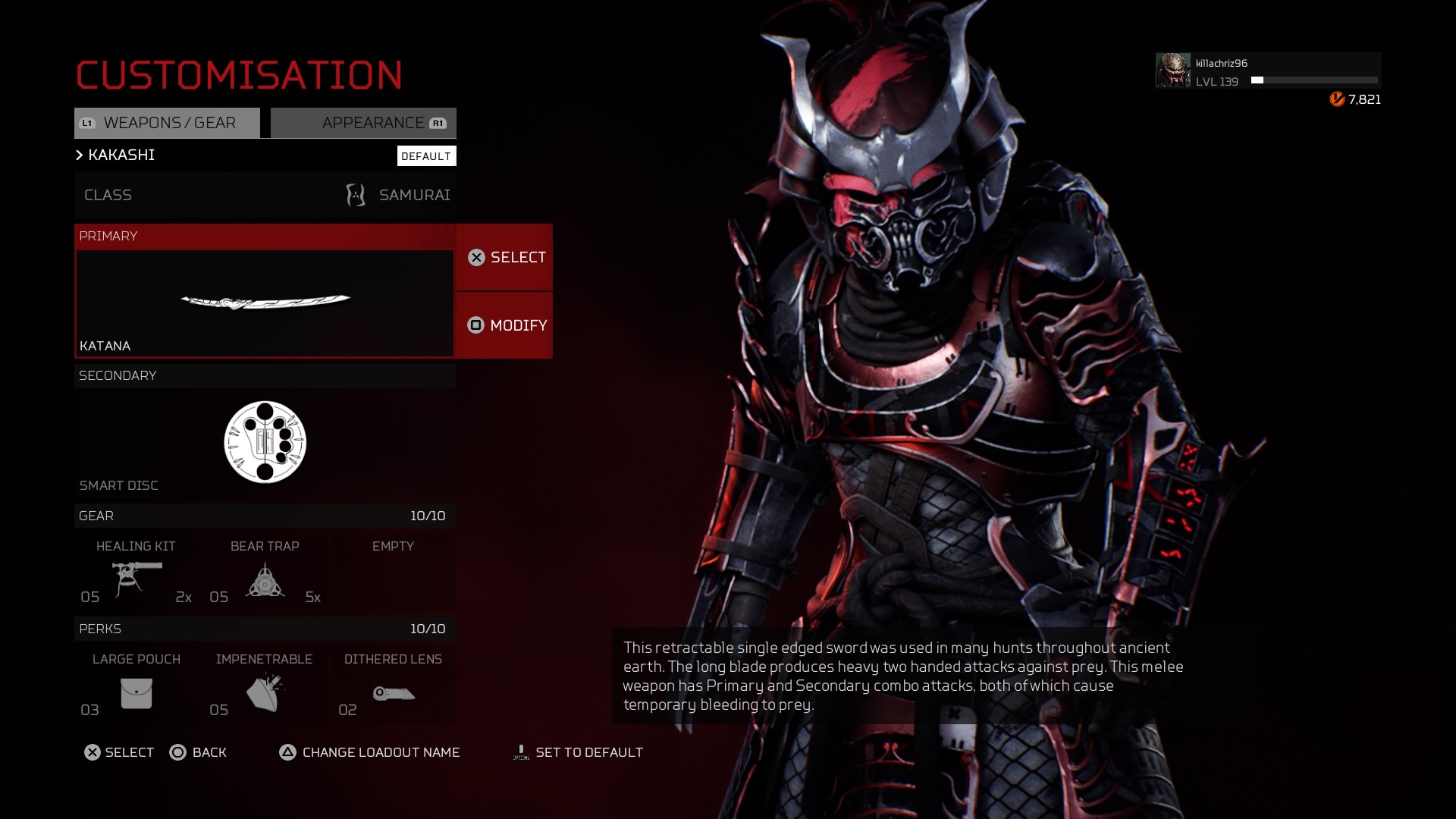Select the Kakashi loadout name row
This screenshot has height=819, width=1456.
tap(227, 155)
